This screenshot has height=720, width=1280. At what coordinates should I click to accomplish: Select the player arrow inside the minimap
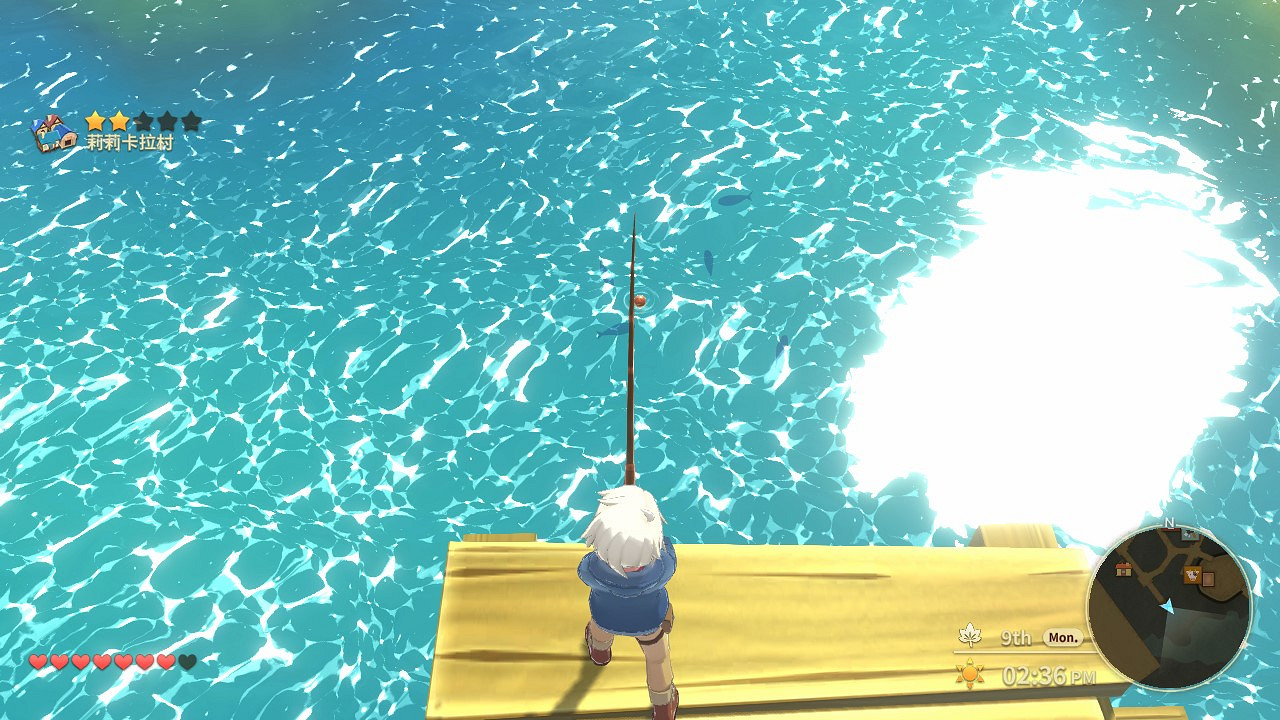[x=1167, y=607]
